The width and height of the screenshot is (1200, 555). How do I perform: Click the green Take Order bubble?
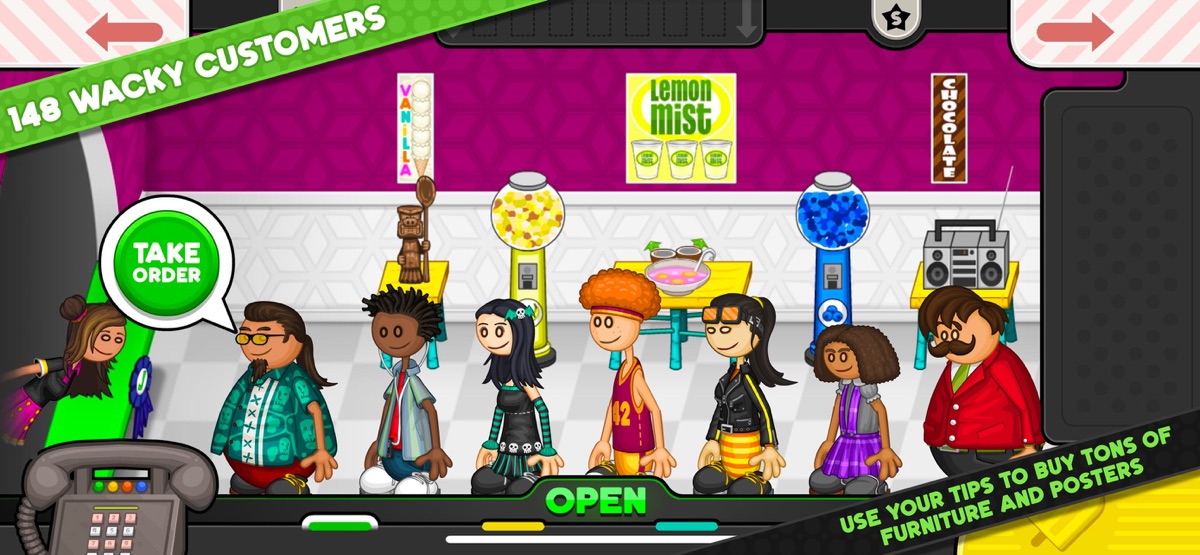(x=167, y=263)
